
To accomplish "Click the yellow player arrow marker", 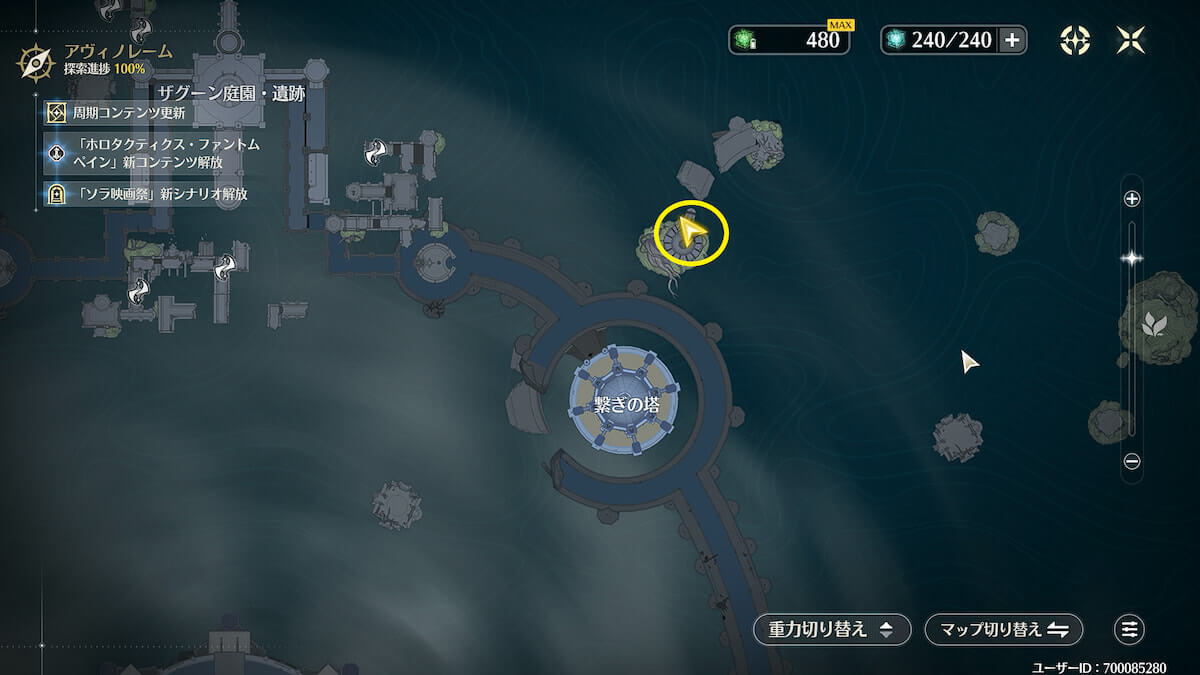I will point(690,232).
